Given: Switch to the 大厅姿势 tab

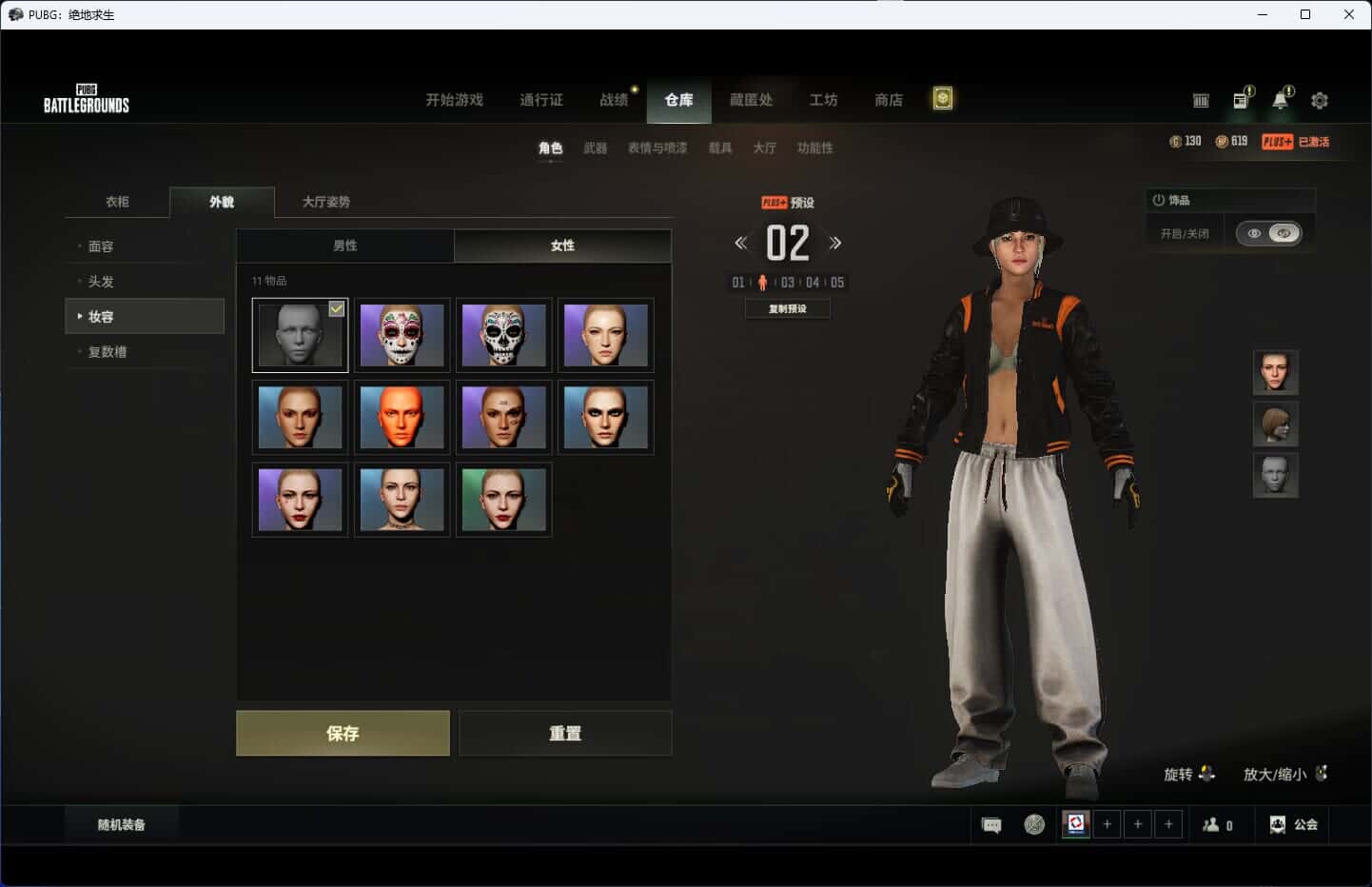Looking at the screenshot, I should [x=325, y=202].
